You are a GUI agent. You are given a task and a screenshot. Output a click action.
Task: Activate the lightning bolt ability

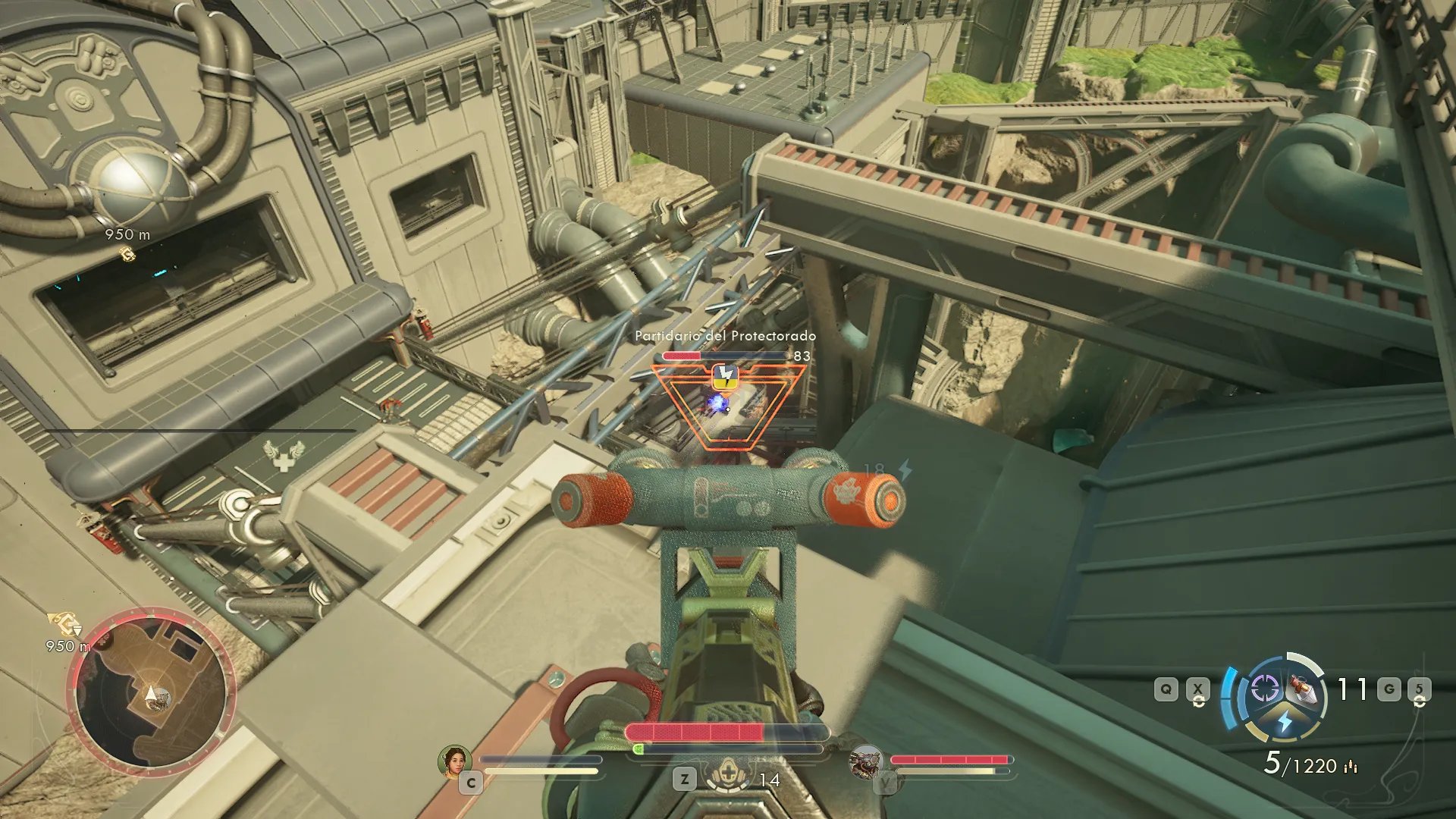pyautogui.click(x=1285, y=720)
